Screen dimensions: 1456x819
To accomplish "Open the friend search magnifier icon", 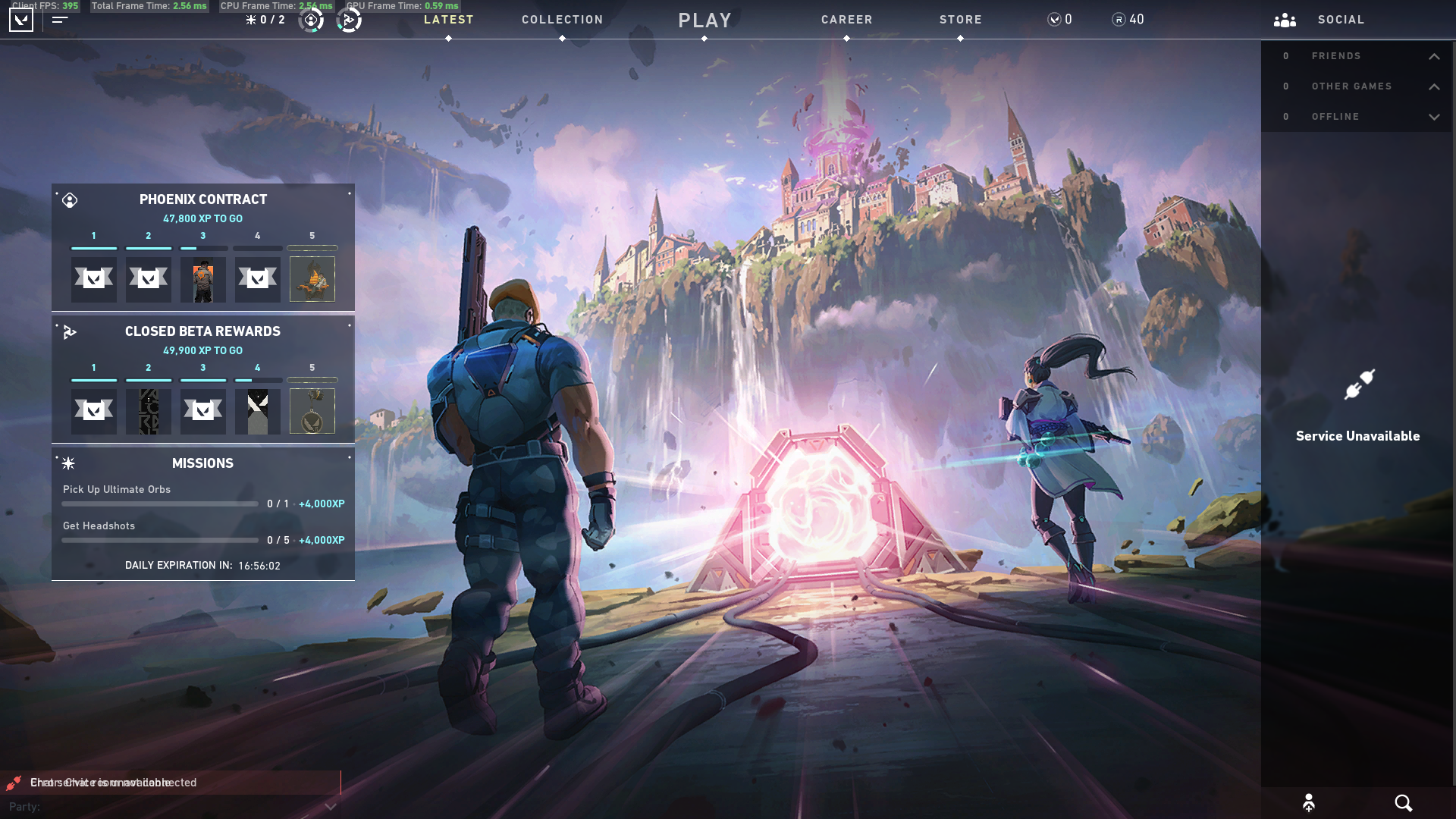I will click(1403, 803).
